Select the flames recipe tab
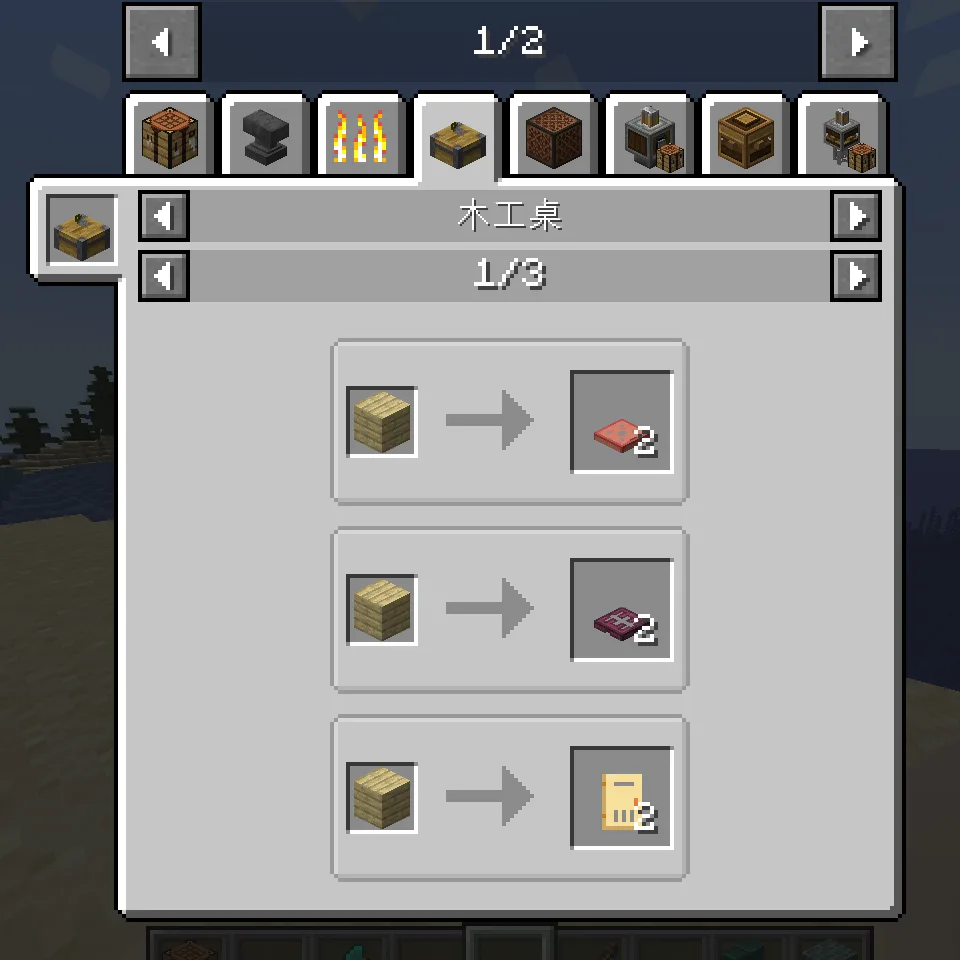 360,138
